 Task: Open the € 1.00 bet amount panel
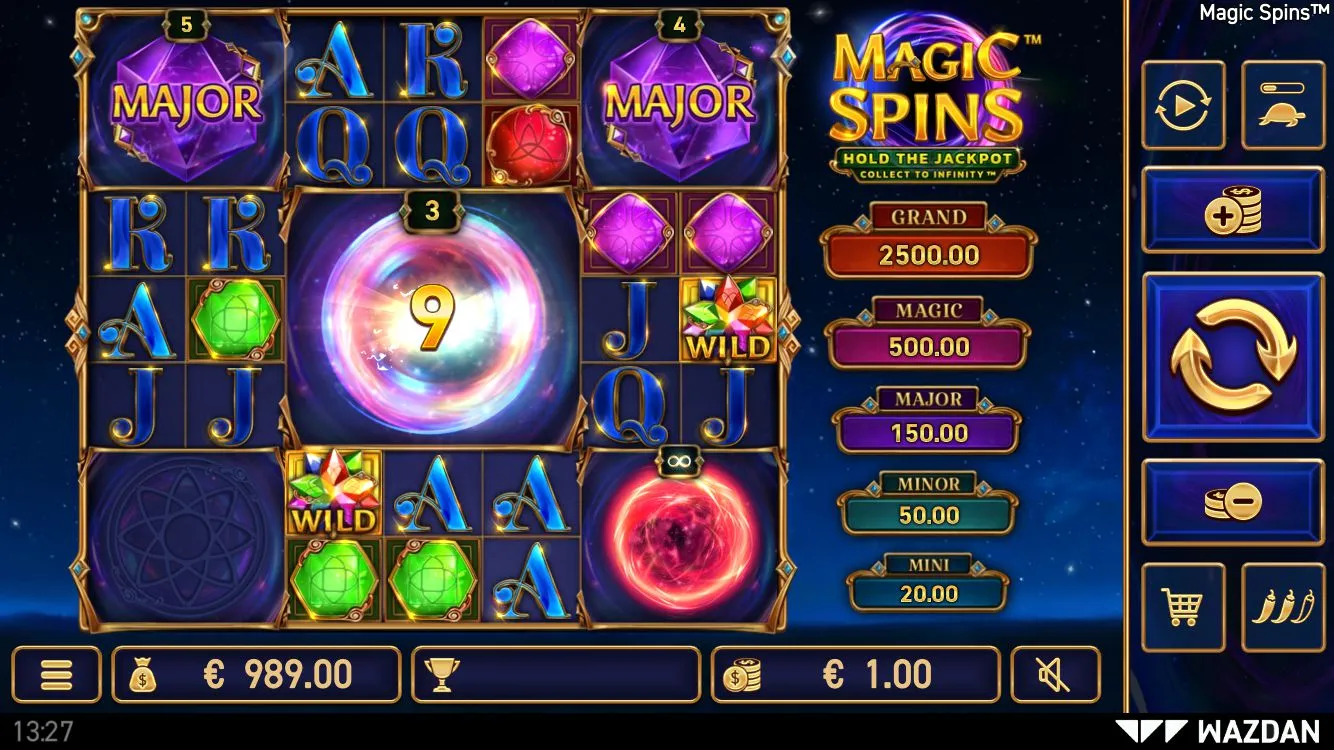[x=855, y=675]
